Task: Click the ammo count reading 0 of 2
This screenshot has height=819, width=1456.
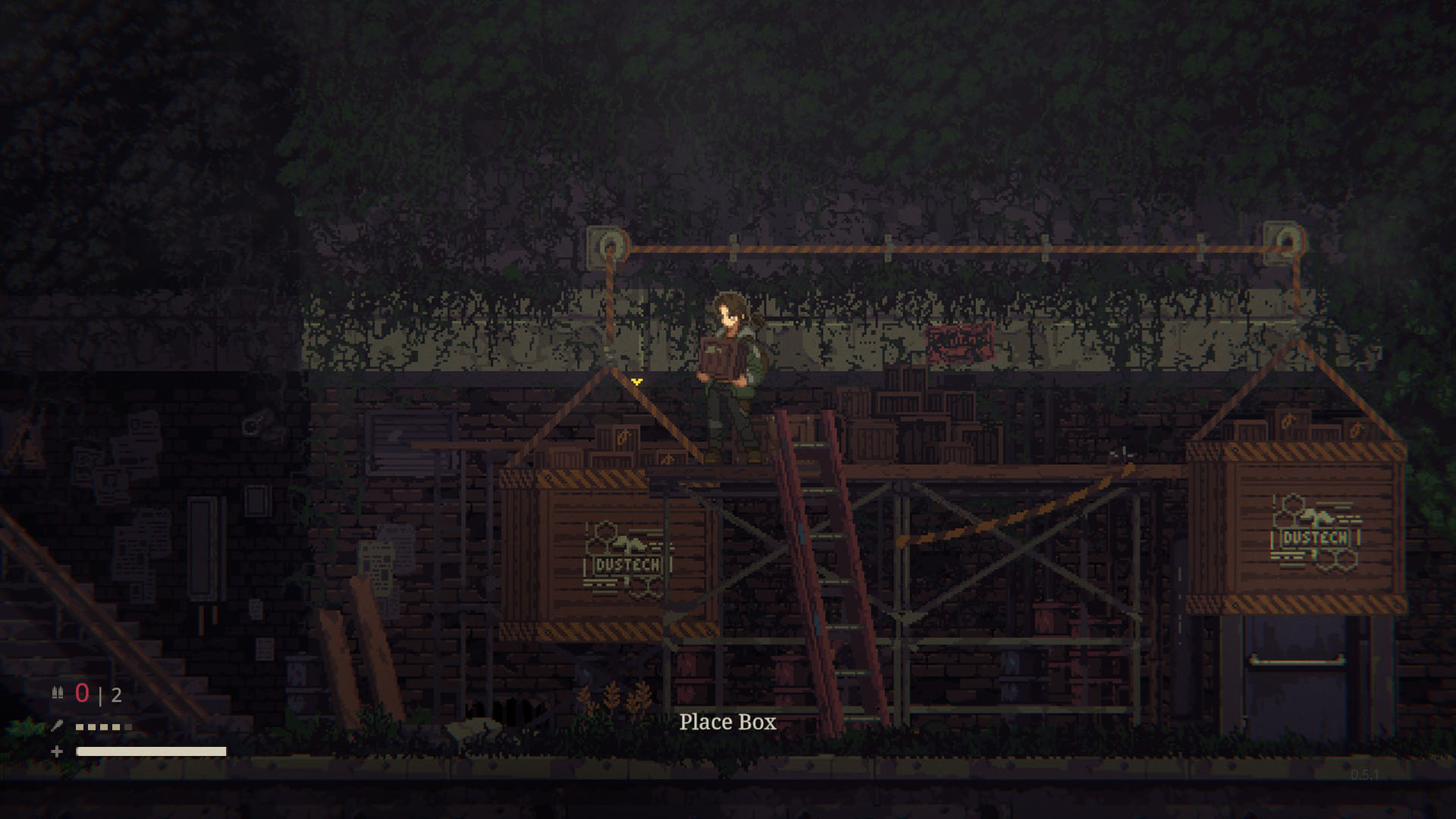Action: click(x=97, y=695)
